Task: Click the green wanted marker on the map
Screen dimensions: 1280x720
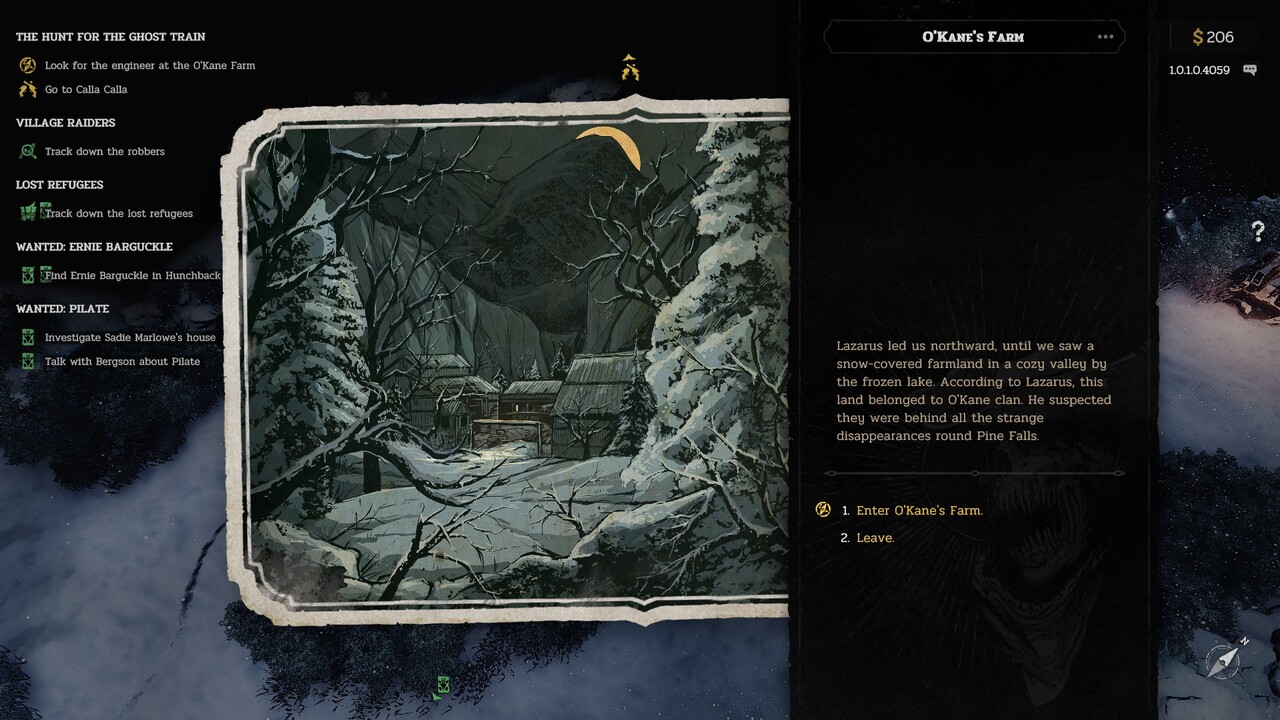Action: (442, 686)
